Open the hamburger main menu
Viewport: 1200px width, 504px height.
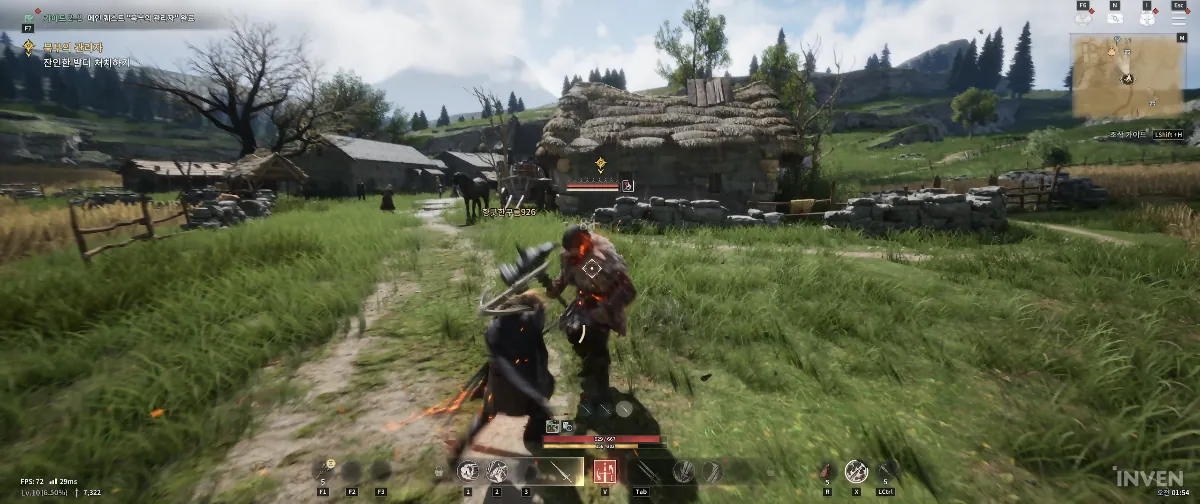1181,17
